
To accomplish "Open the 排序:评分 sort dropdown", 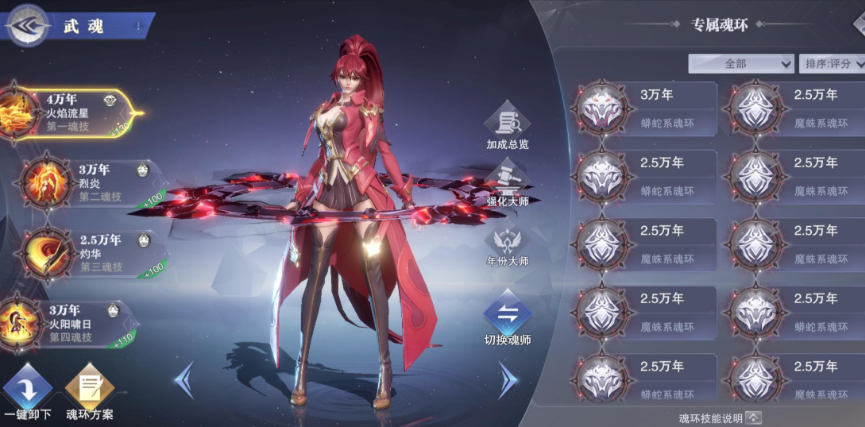I will [832, 63].
